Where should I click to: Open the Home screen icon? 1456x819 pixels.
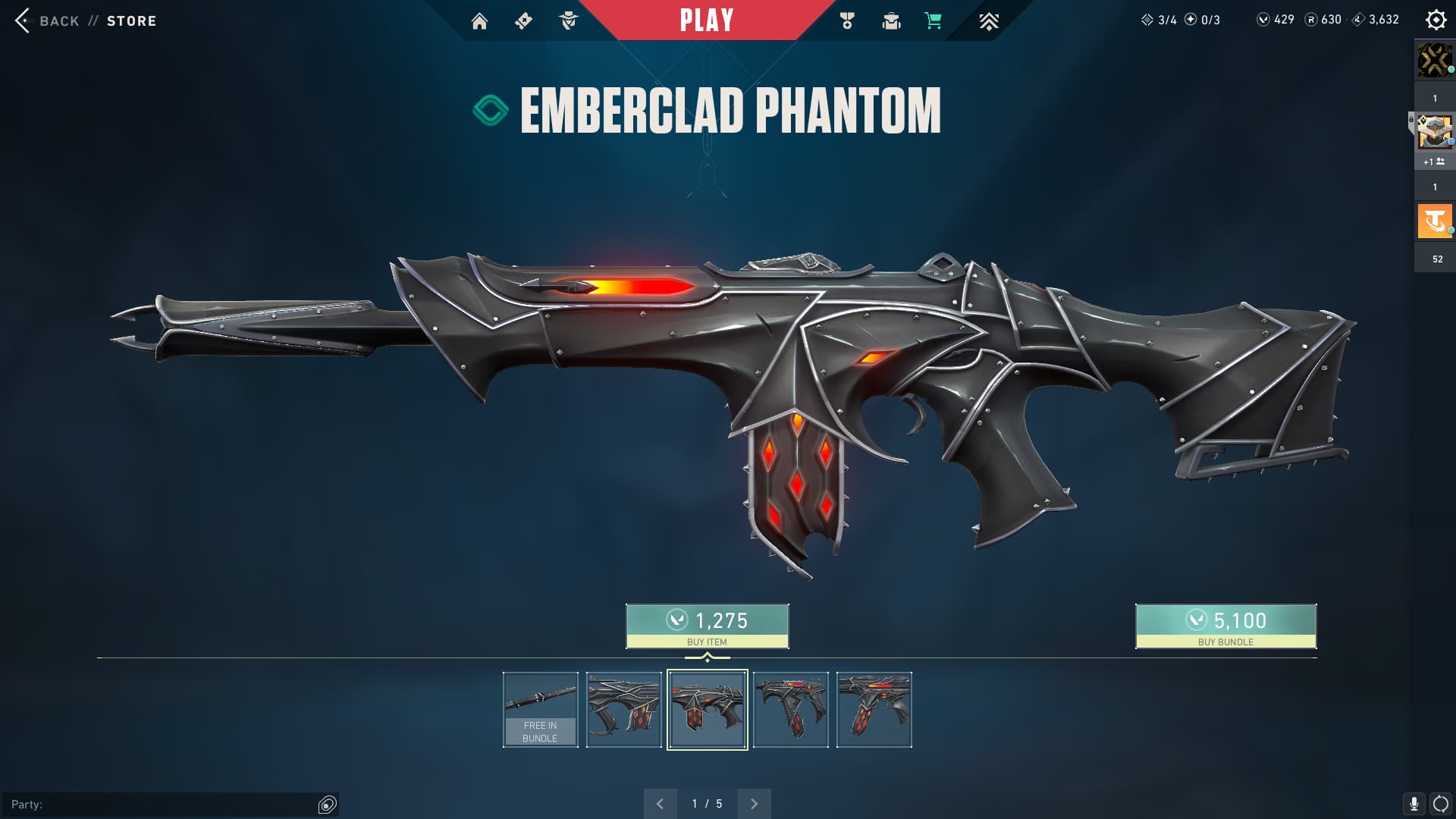[x=479, y=21]
